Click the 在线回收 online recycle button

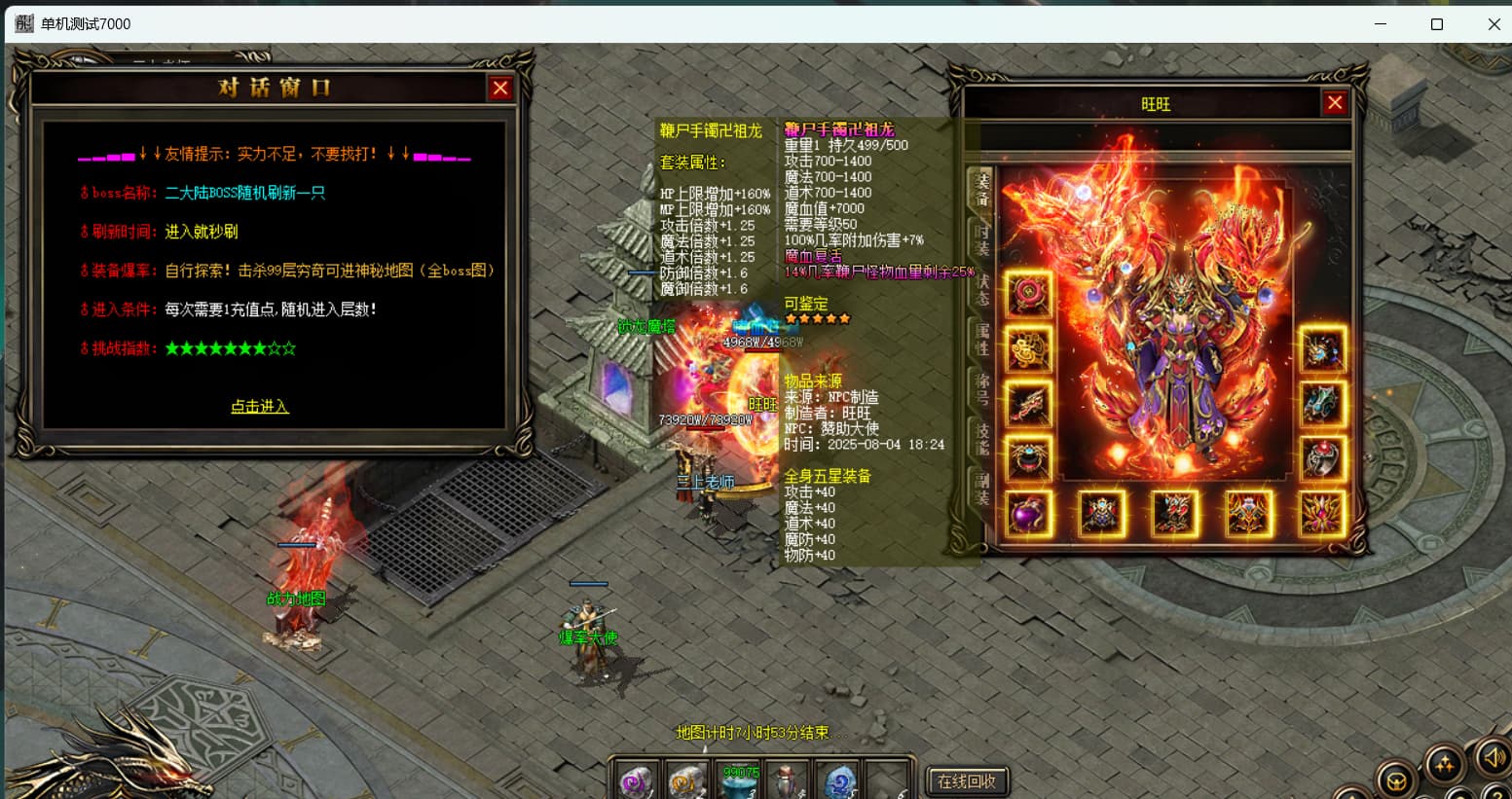966,781
